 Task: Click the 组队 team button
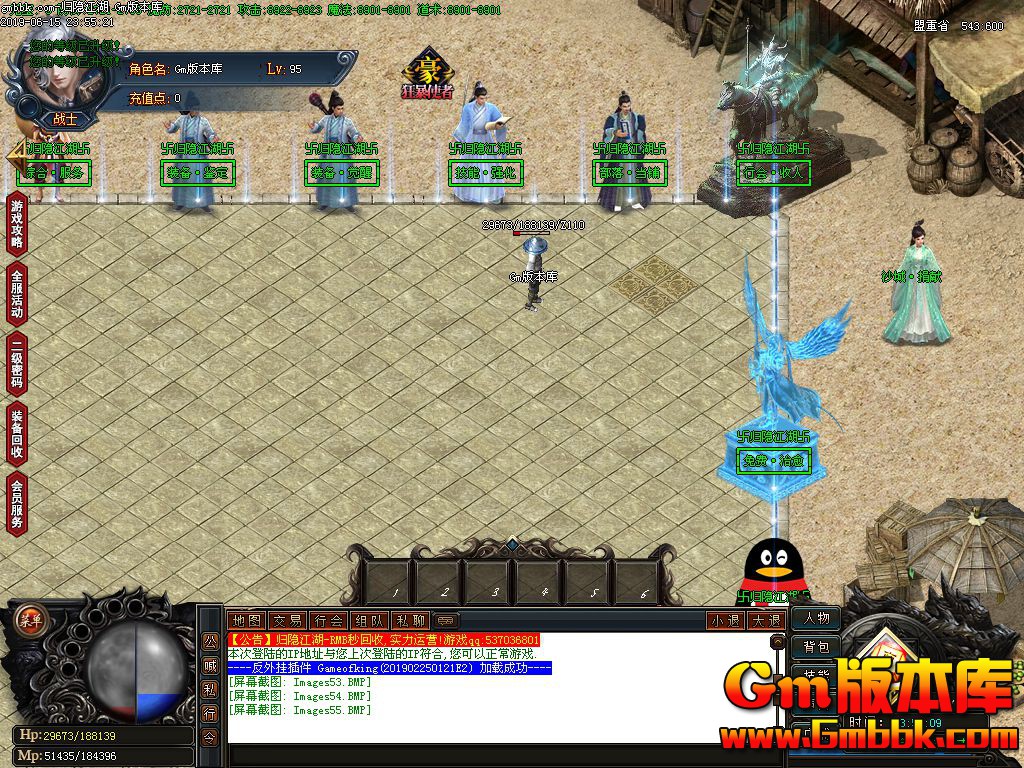[x=369, y=620]
